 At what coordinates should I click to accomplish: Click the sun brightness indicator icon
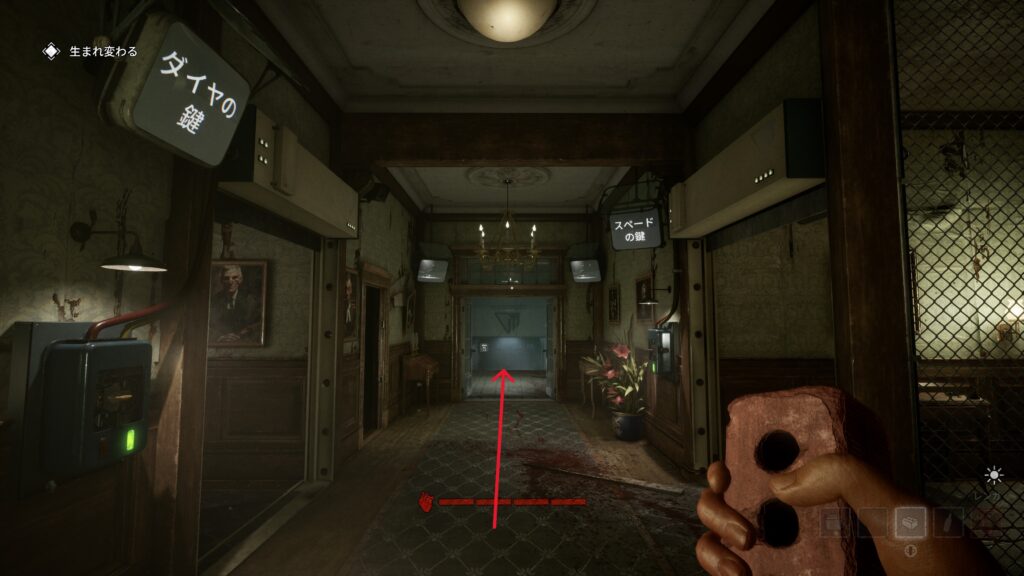(x=994, y=476)
